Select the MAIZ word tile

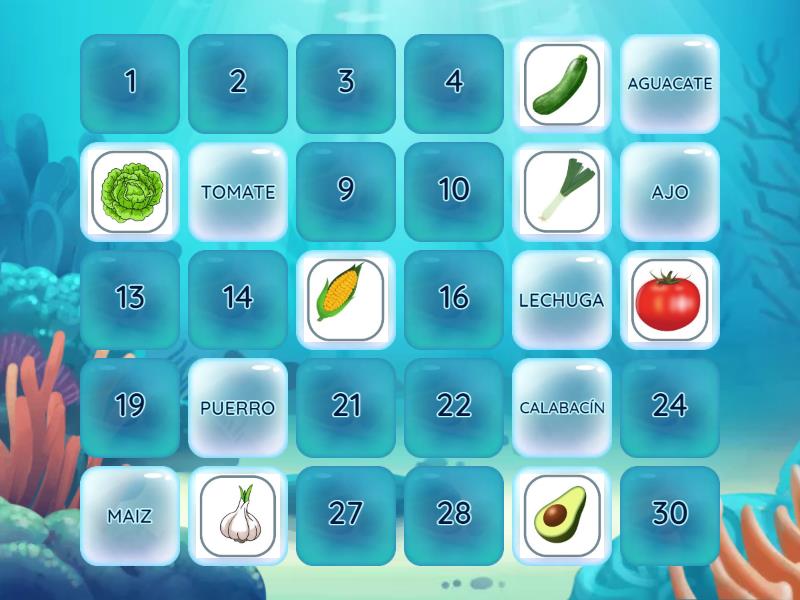click(x=130, y=515)
